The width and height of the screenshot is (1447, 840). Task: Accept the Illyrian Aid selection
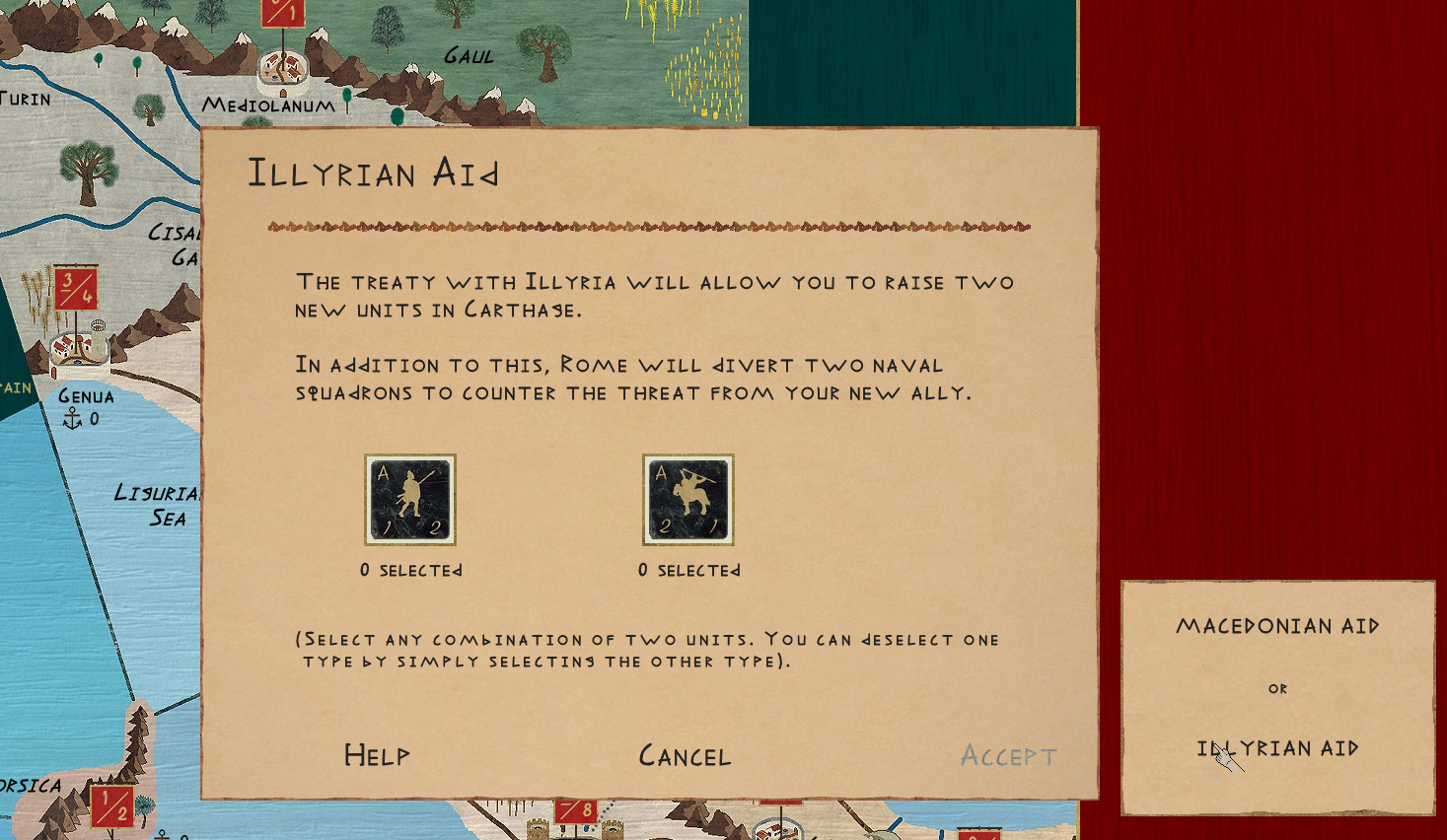tap(1008, 756)
